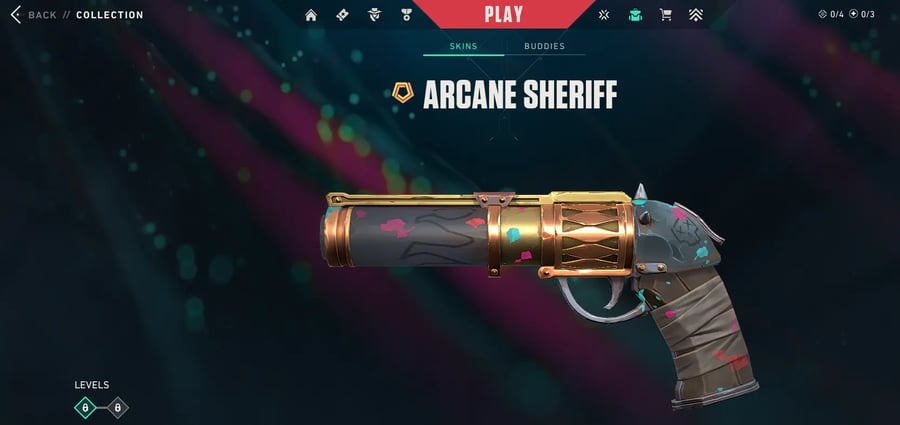The image size is (900, 425).
Task: Open the battlepass ticket icon
Action: pos(342,15)
